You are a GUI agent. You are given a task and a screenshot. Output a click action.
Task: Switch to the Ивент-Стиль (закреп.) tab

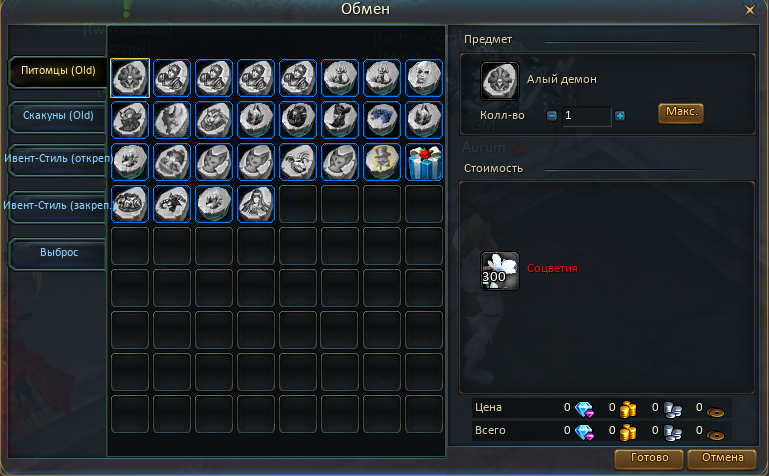click(56, 206)
